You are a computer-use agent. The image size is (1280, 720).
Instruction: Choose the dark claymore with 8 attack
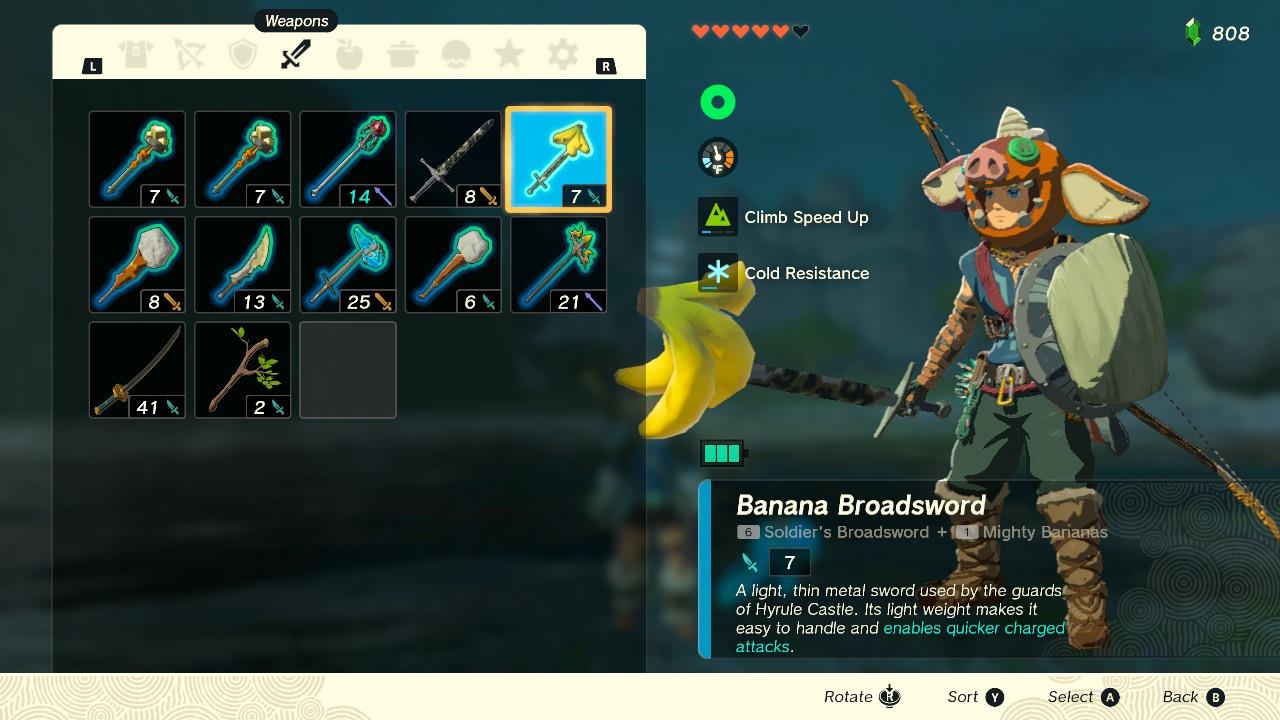coord(453,160)
